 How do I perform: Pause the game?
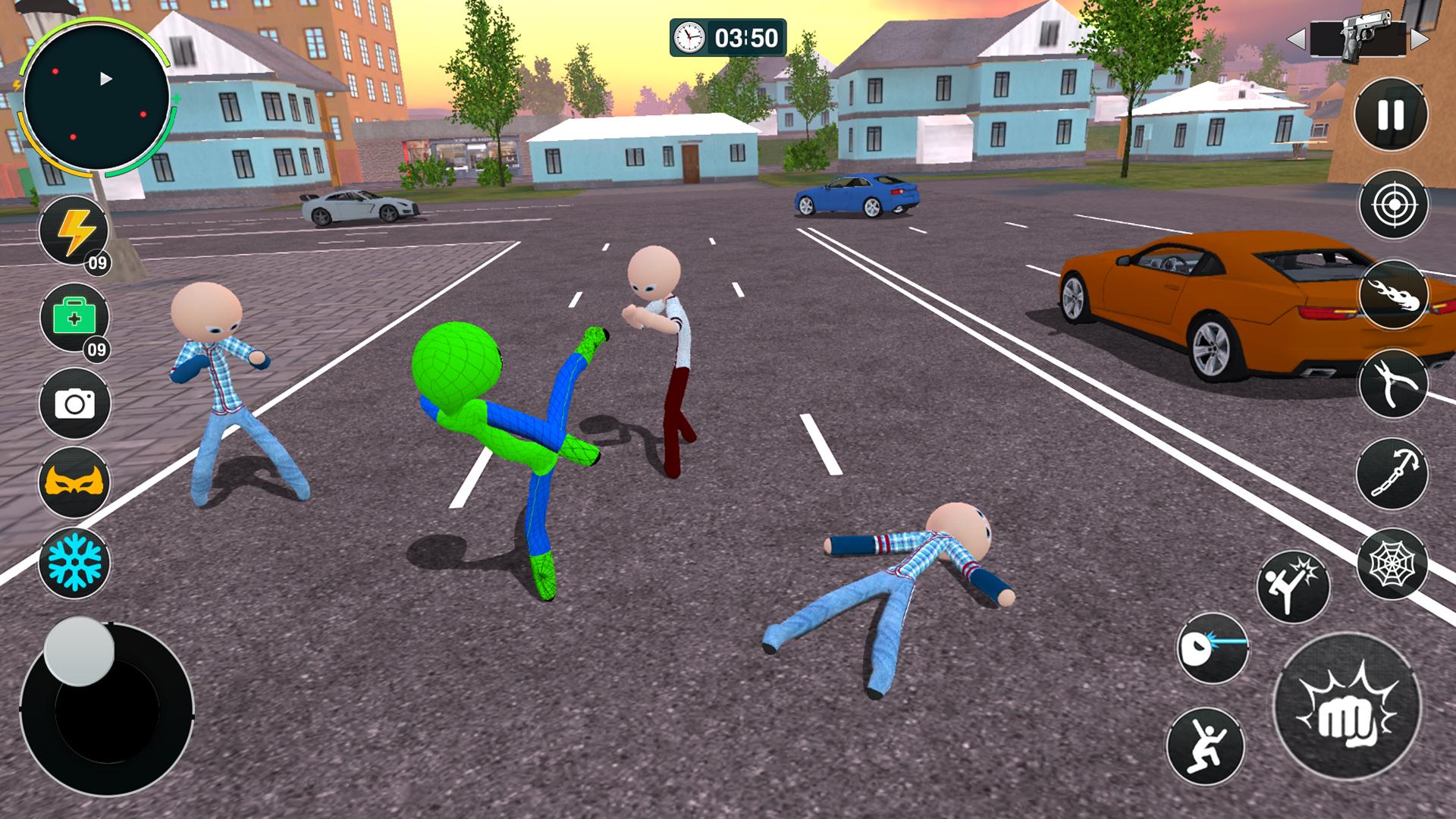tap(1391, 115)
